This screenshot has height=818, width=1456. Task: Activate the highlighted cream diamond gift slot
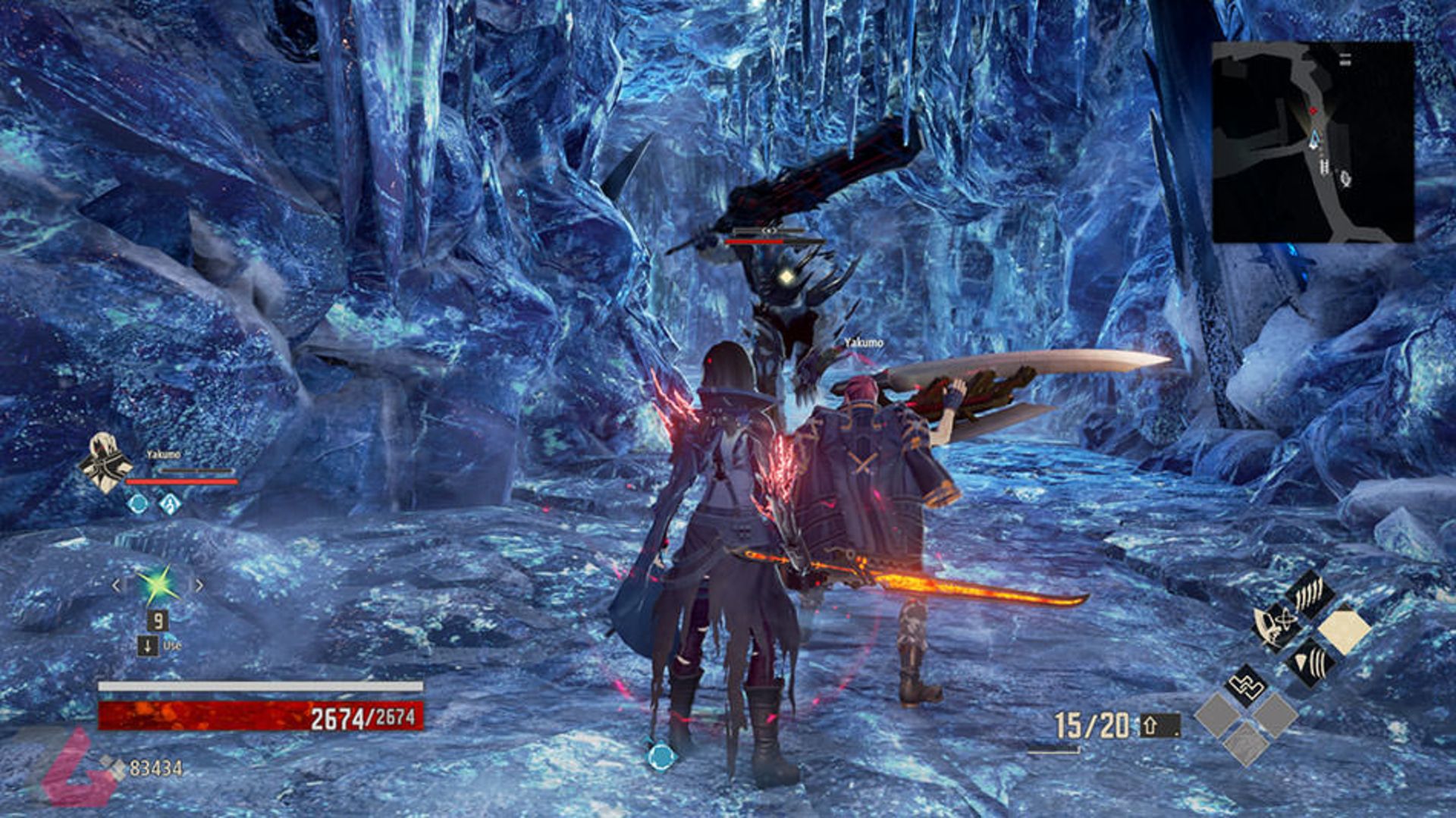[1344, 630]
